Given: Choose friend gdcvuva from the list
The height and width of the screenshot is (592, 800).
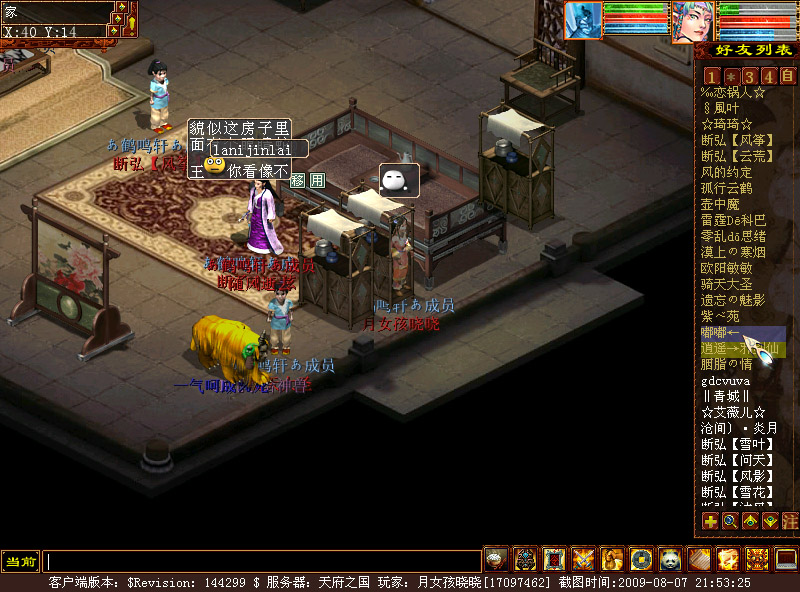Looking at the screenshot, I should [x=726, y=380].
